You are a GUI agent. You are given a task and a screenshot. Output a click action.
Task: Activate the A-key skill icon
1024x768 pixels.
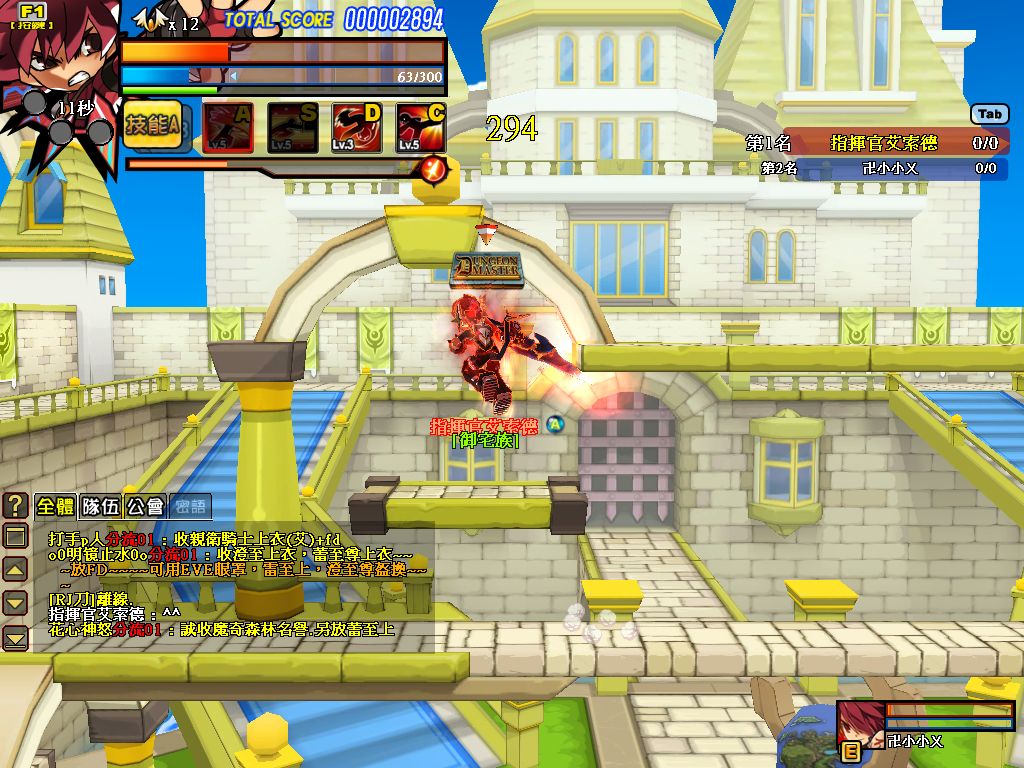(227, 128)
